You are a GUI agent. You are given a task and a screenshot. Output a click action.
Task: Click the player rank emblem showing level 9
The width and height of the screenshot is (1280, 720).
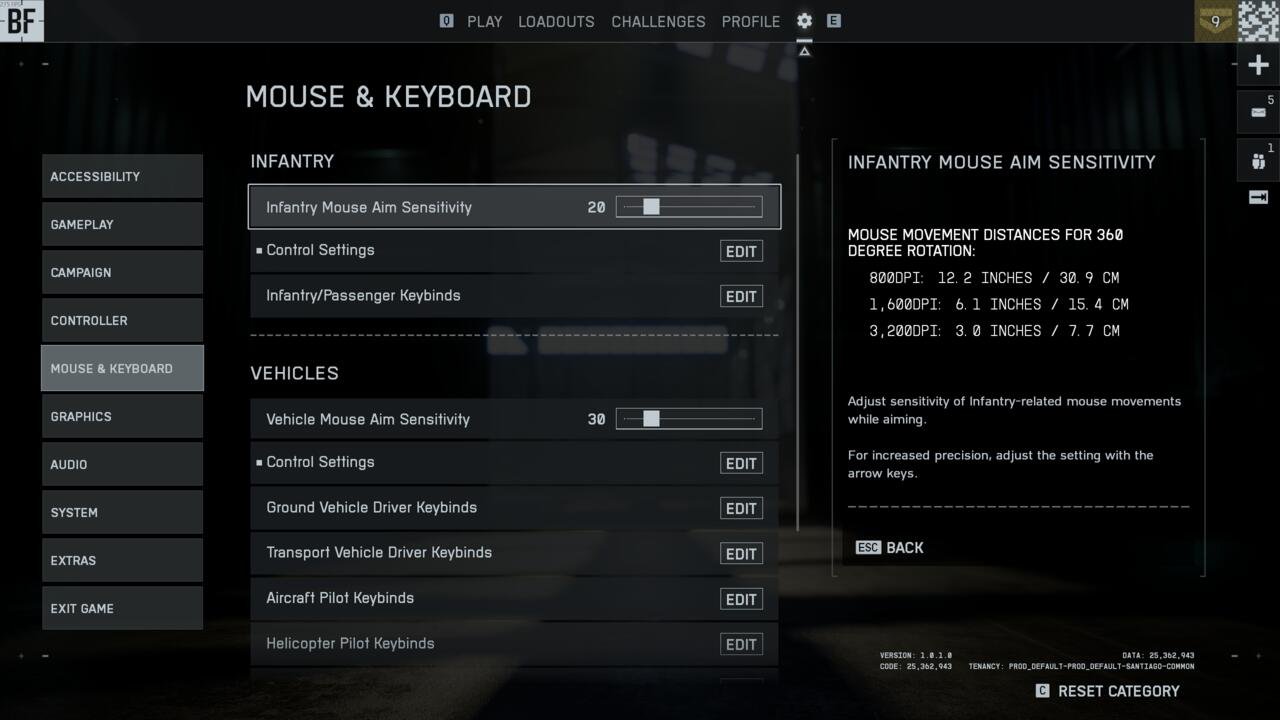[x=1213, y=21]
